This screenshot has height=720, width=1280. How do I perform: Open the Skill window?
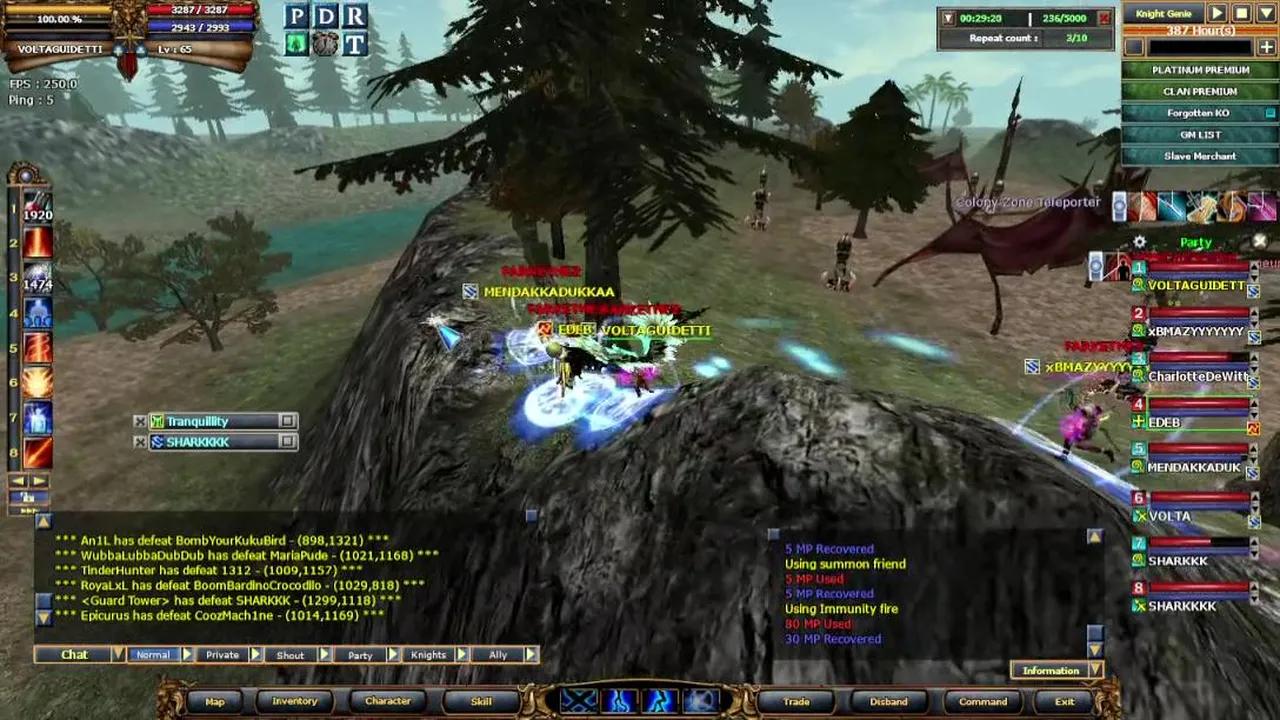[x=481, y=701]
